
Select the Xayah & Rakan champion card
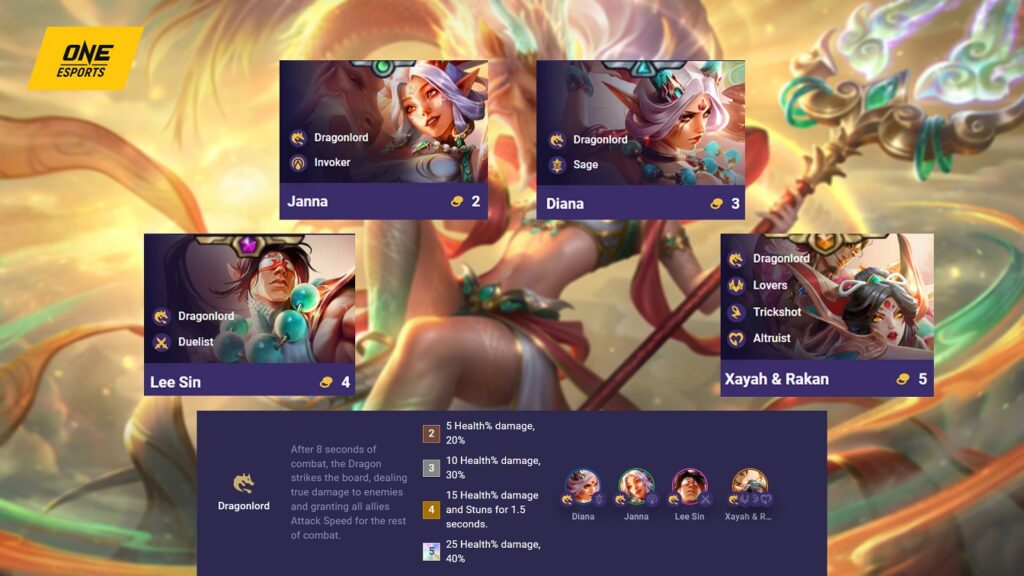coord(826,314)
